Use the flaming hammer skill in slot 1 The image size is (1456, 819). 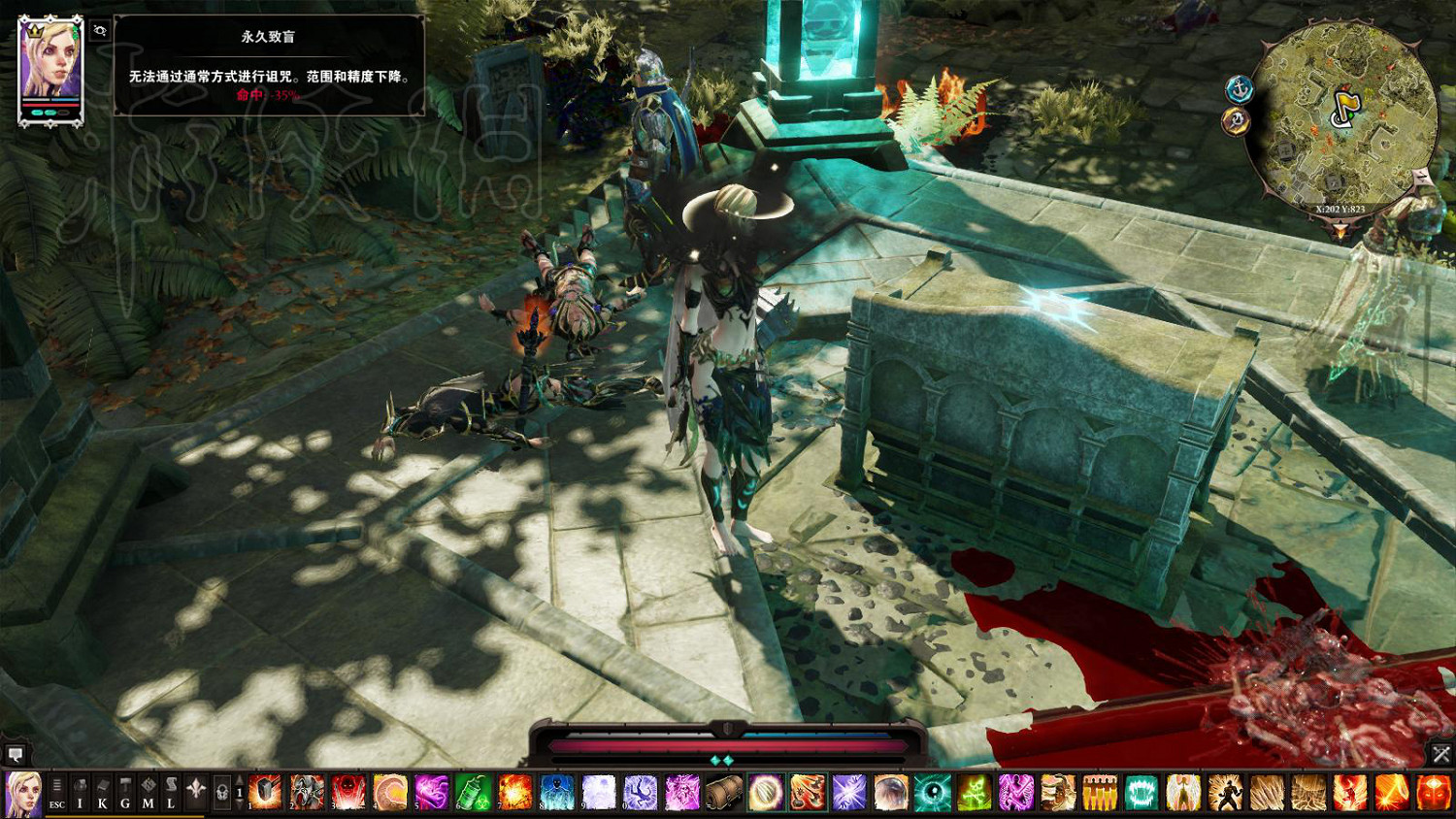click(x=265, y=793)
